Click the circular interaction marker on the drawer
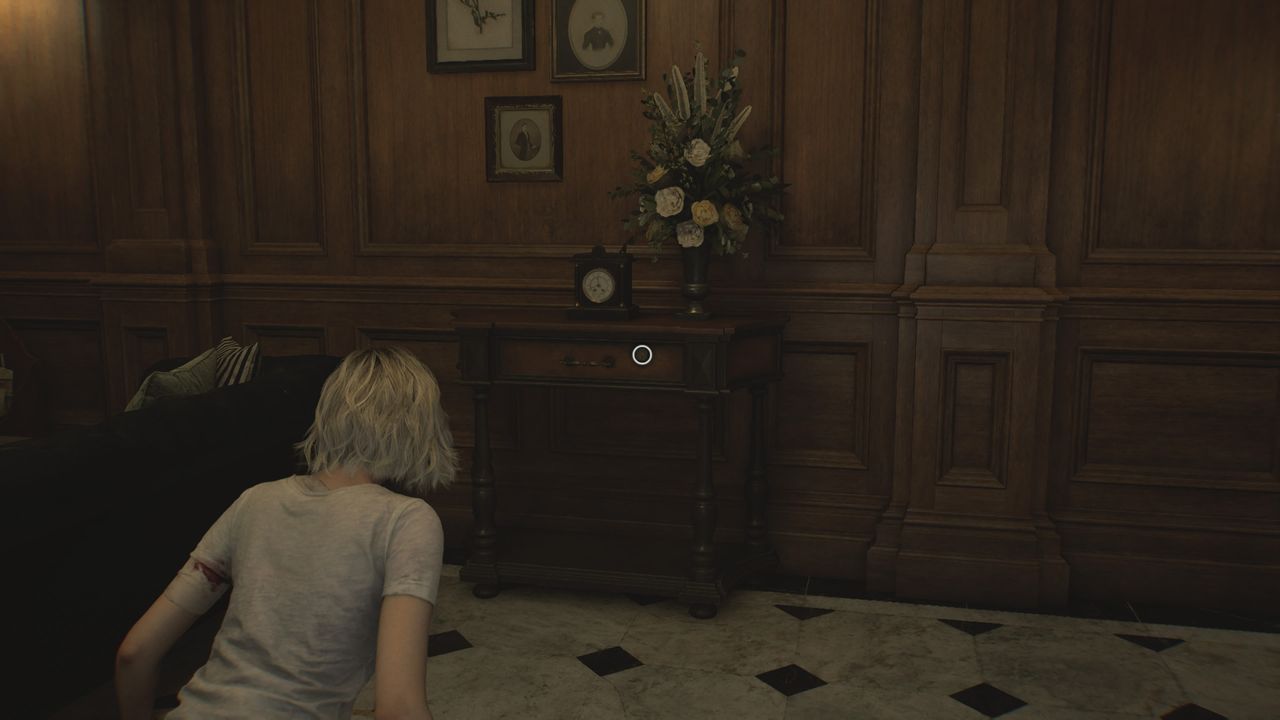Image resolution: width=1280 pixels, height=720 pixels. point(642,354)
